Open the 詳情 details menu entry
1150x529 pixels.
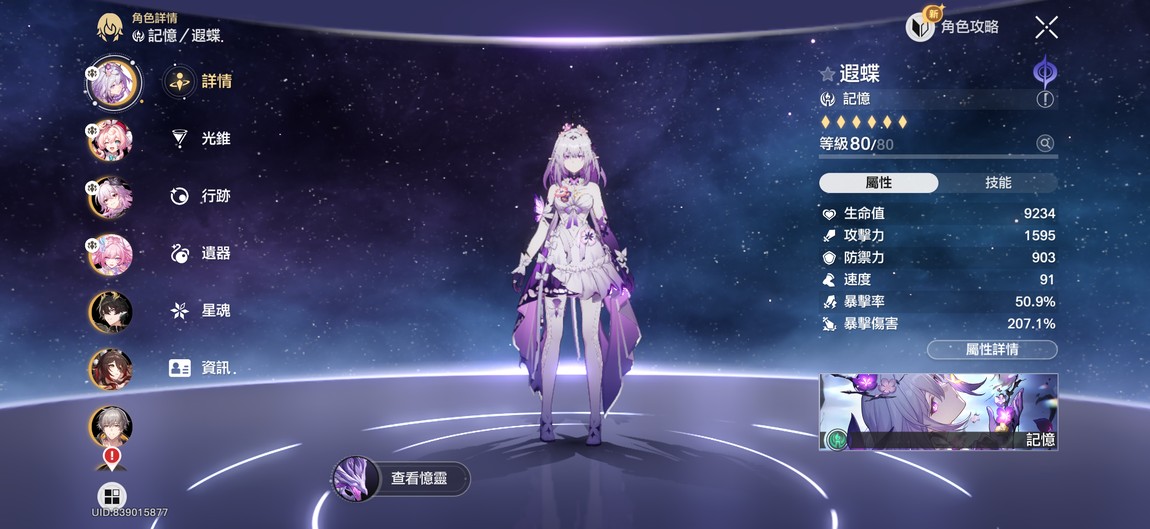200,82
